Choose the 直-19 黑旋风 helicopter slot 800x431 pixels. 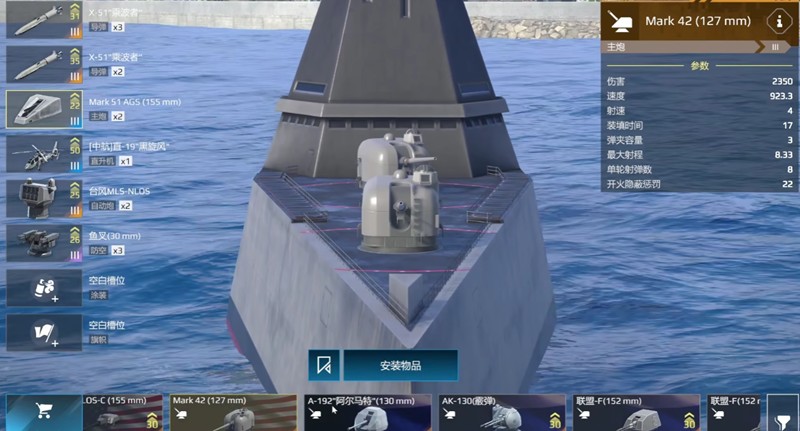click(x=44, y=153)
